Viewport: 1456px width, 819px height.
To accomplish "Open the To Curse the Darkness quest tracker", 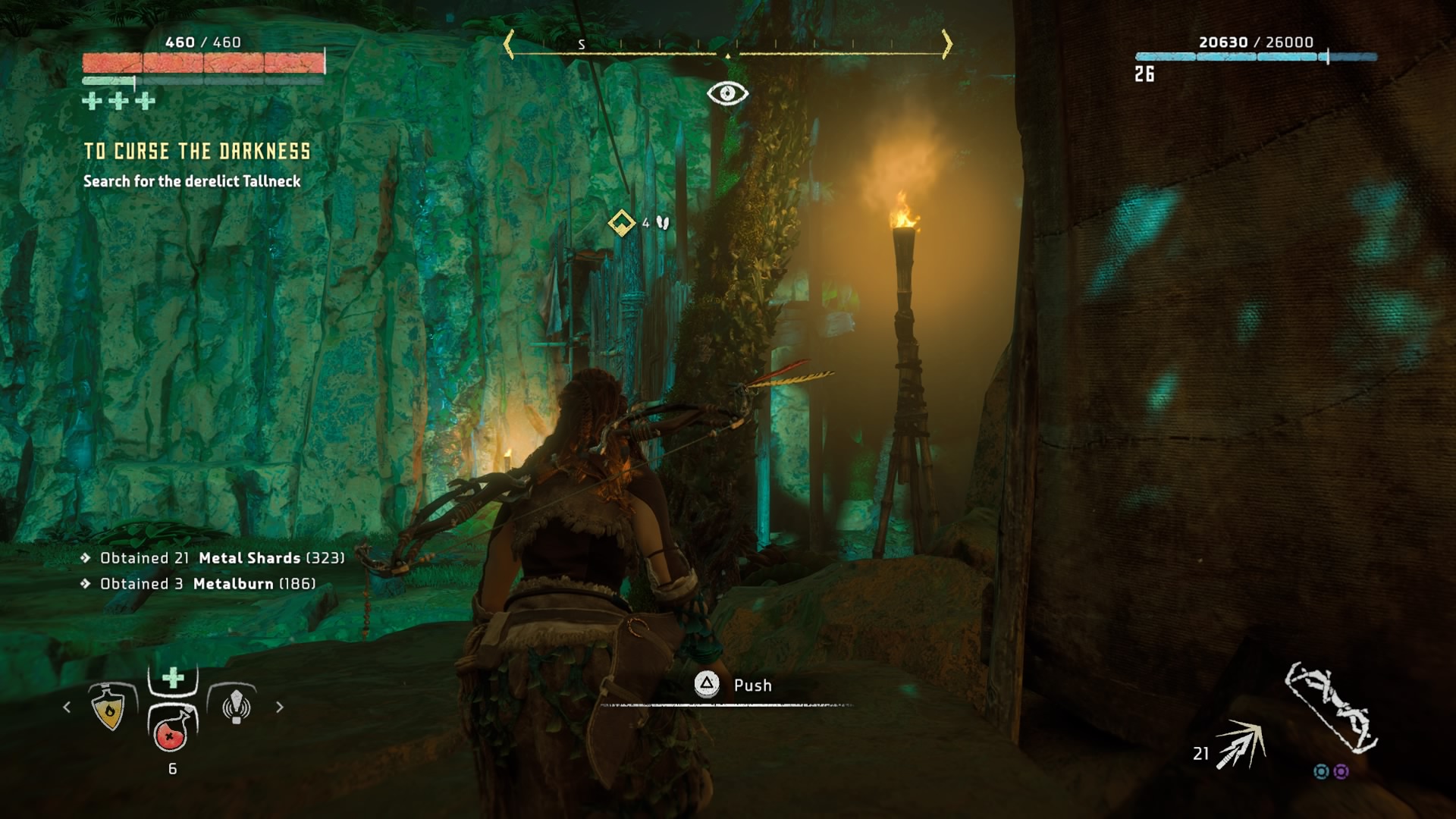I will (x=197, y=152).
